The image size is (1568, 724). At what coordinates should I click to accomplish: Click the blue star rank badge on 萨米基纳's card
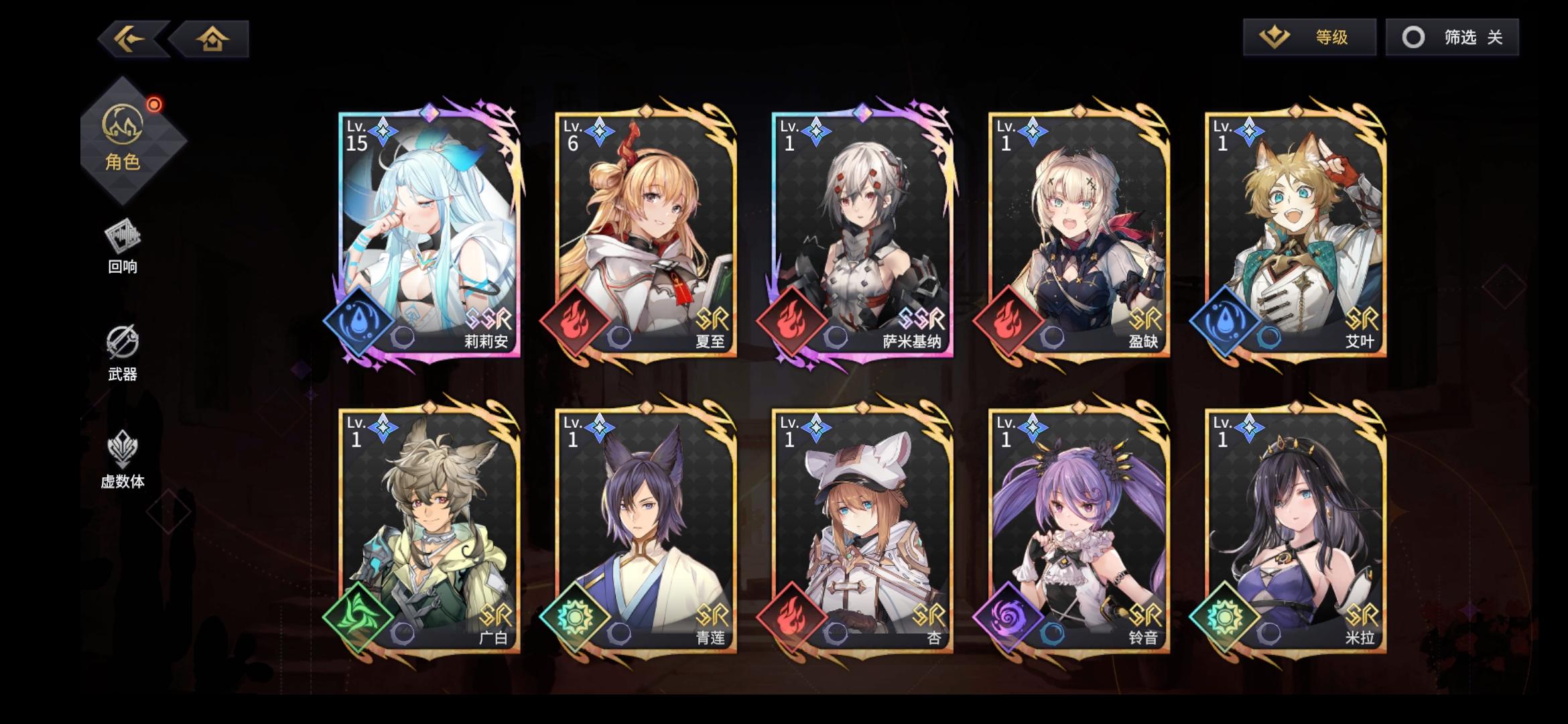click(817, 131)
